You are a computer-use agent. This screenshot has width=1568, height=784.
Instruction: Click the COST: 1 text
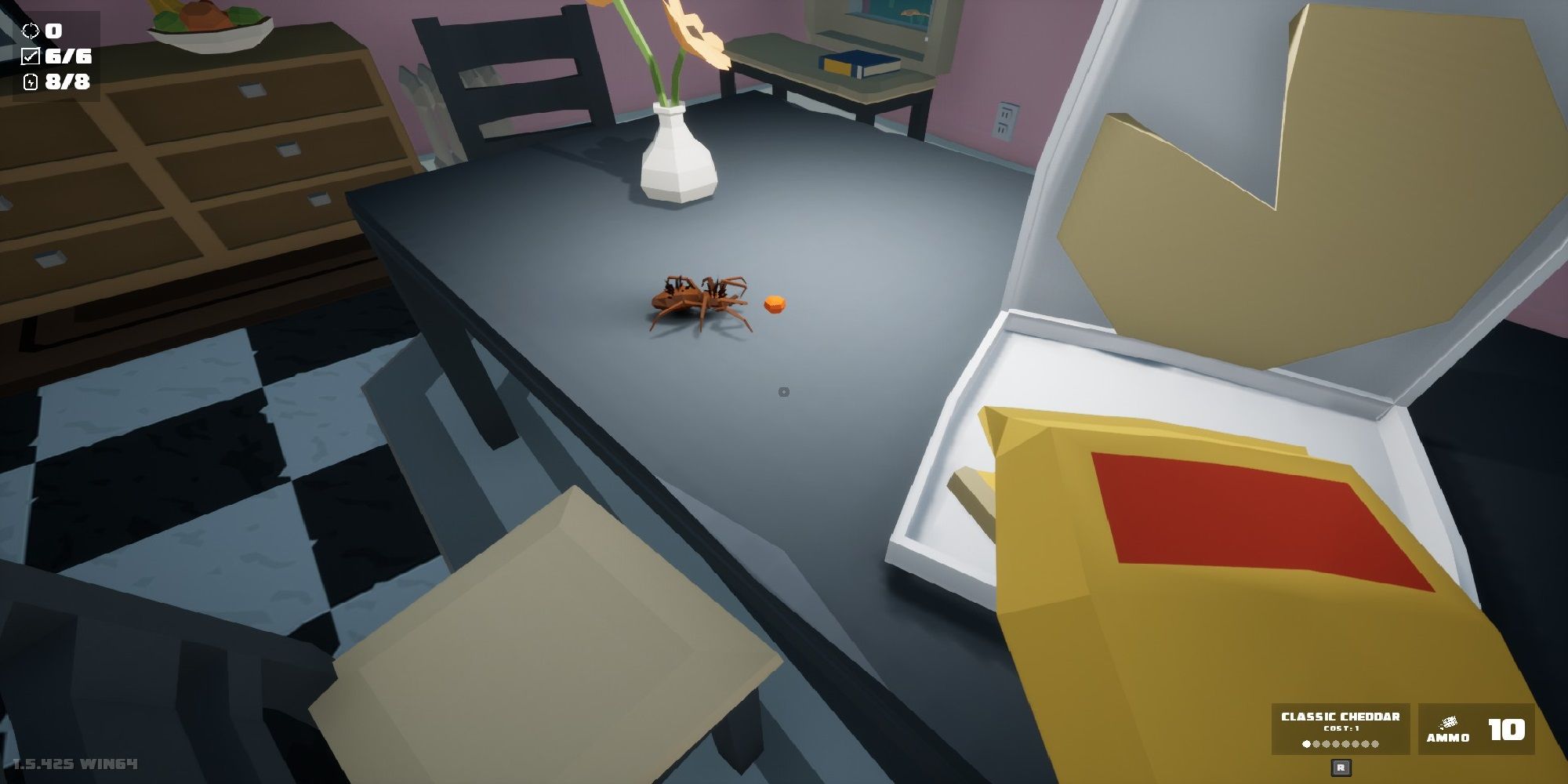[x=1341, y=728]
